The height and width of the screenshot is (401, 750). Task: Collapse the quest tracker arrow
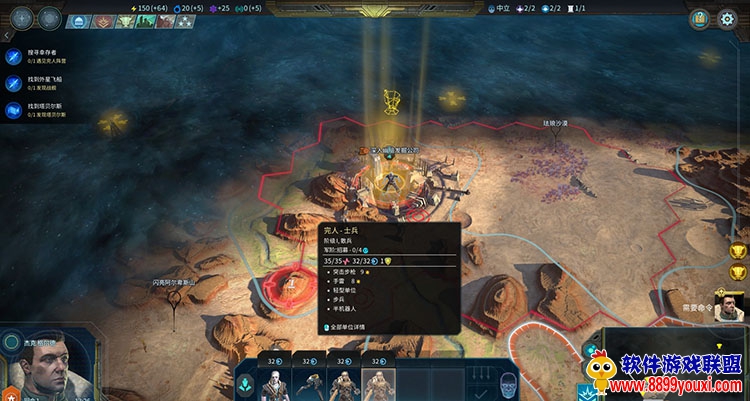point(8,37)
